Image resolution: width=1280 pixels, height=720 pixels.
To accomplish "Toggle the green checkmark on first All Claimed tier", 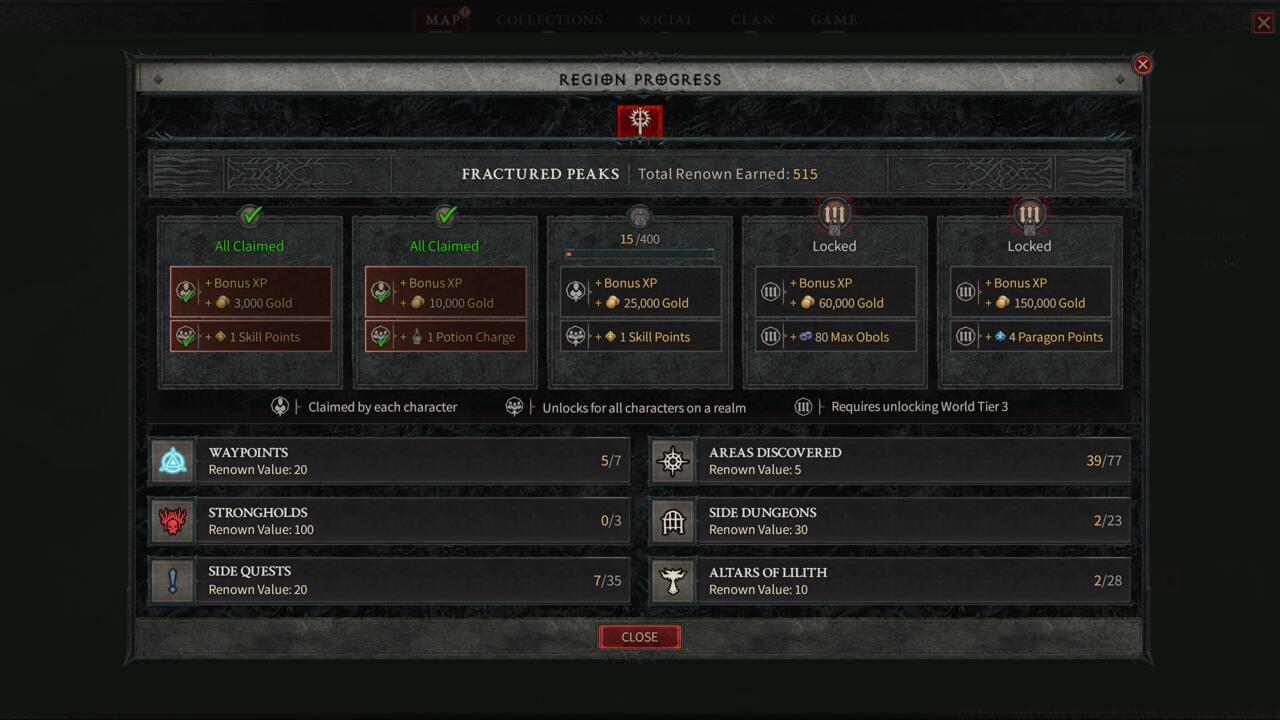I will [250, 215].
